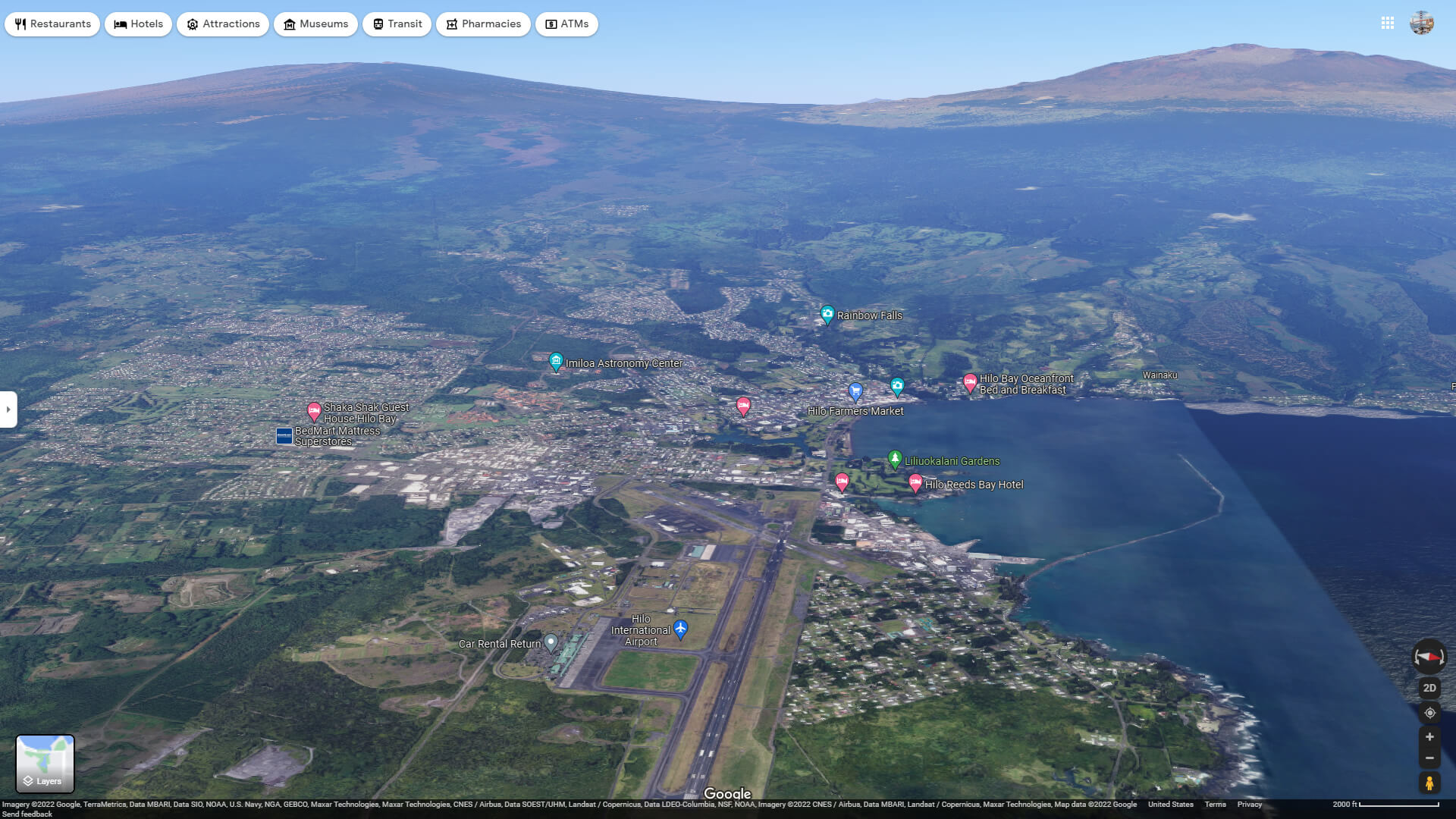Screen dimensions: 1456x819
Task: Select the Liliuokalani Gardens pin
Action: [x=896, y=458]
